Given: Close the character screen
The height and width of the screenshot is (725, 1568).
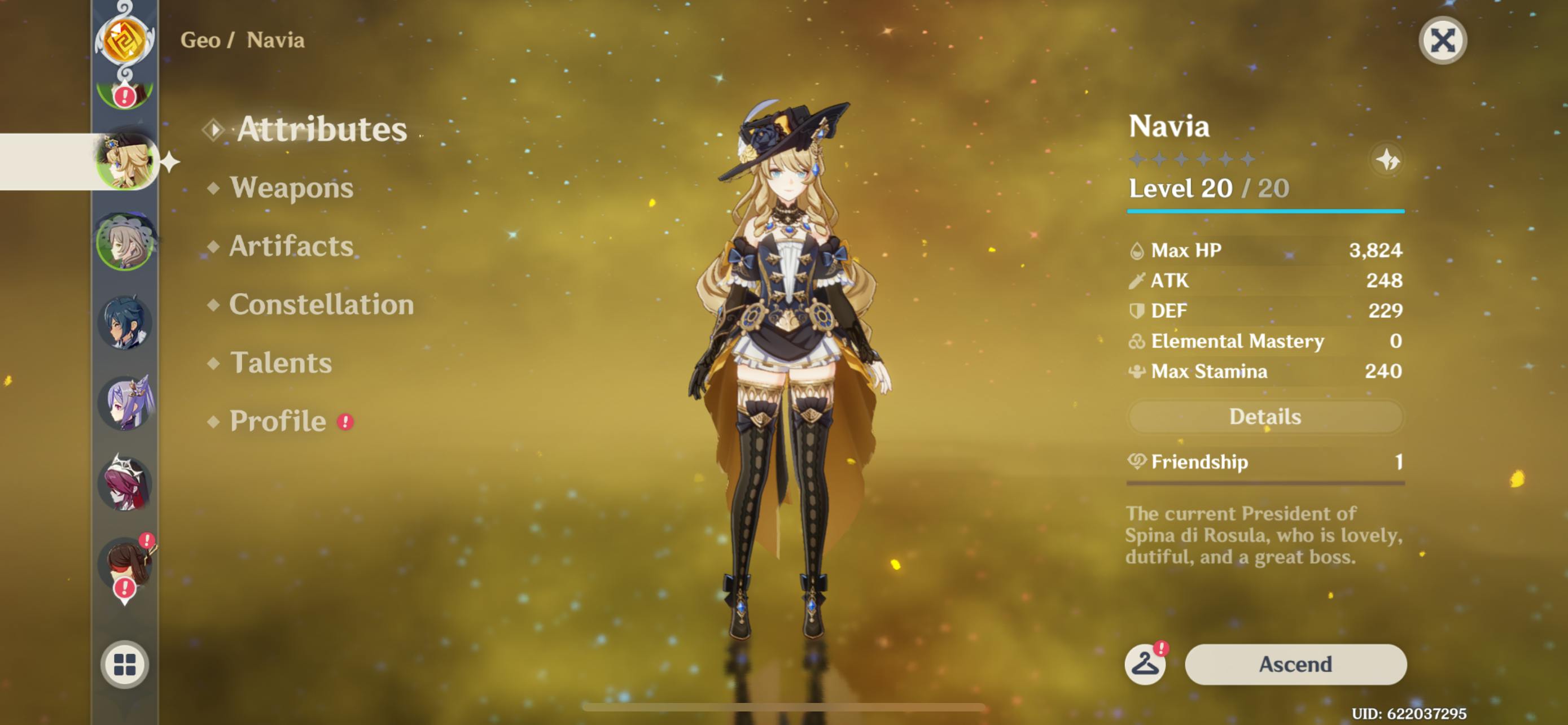Looking at the screenshot, I should [x=1442, y=41].
